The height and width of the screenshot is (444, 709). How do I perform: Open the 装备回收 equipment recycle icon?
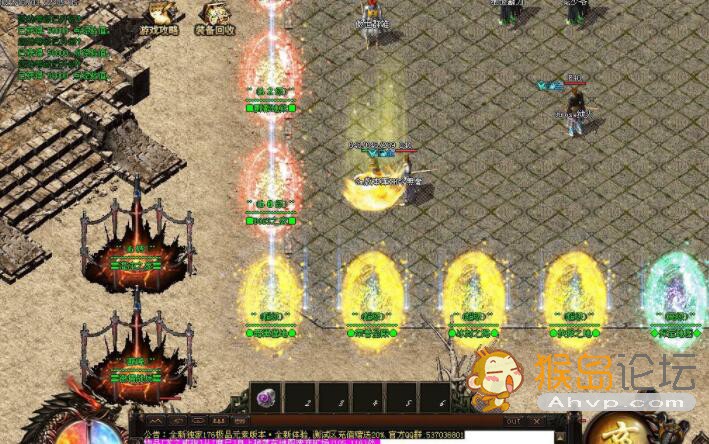(215, 17)
